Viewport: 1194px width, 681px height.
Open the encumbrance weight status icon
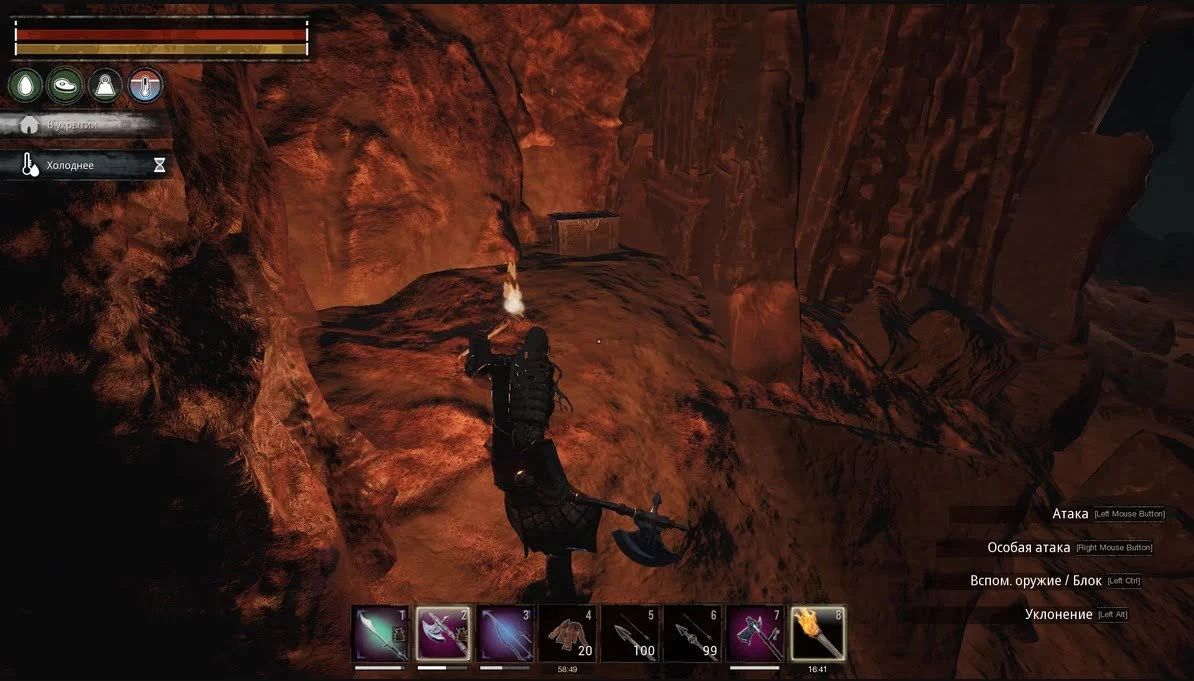click(x=106, y=86)
